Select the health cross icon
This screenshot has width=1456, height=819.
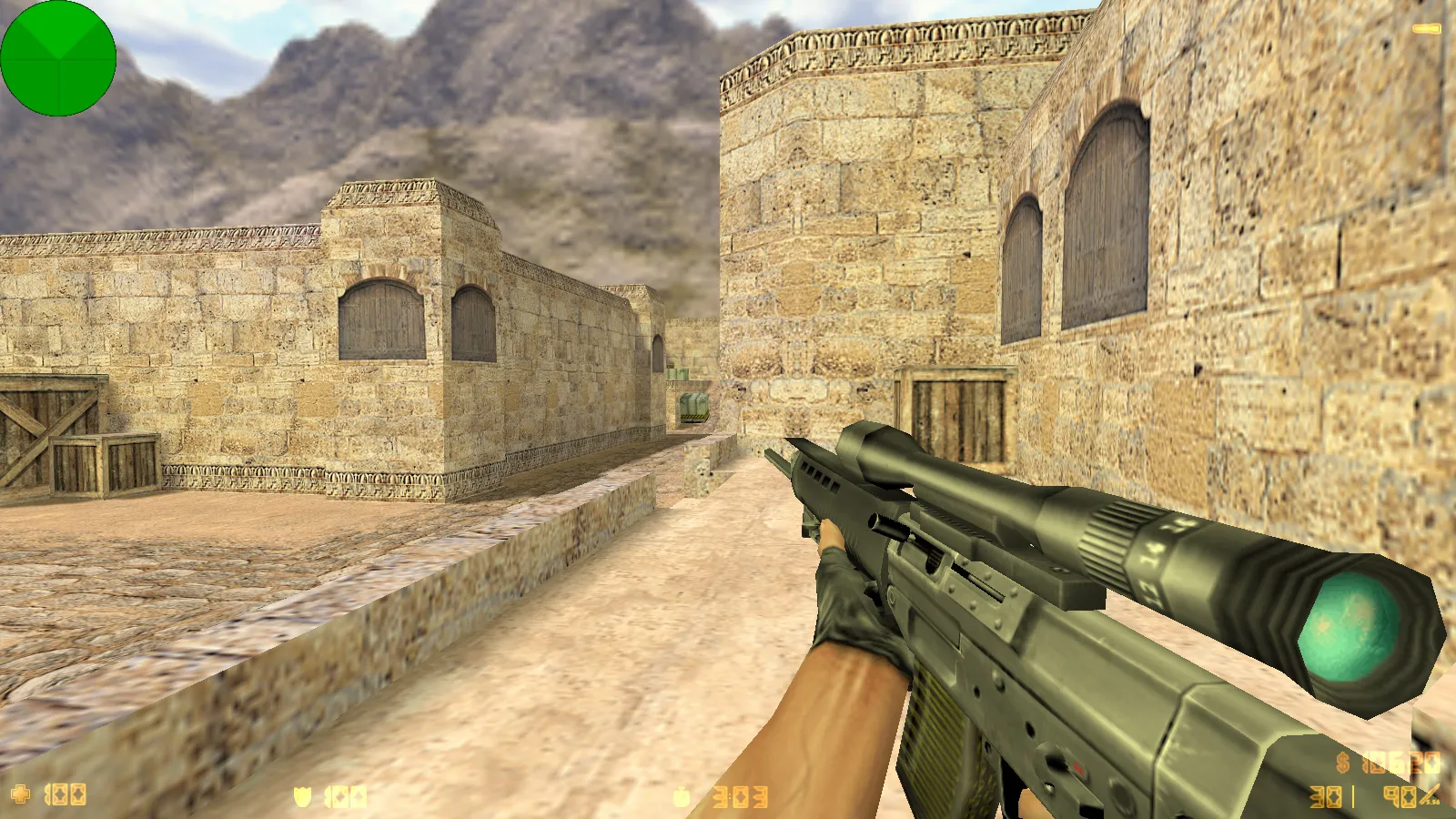20,794
